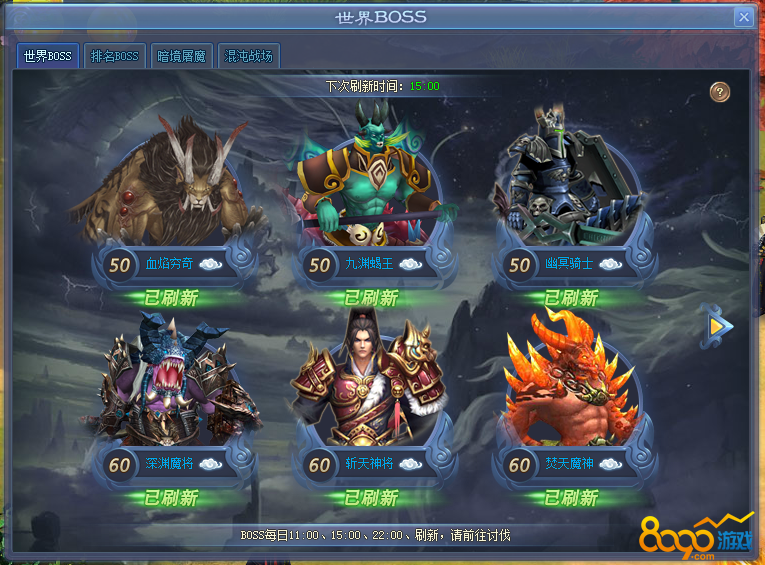The height and width of the screenshot is (565, 765).
Task: Click the cloud icon beside 斩天神将
Action: pyautogui.click(x=411, y=464)
